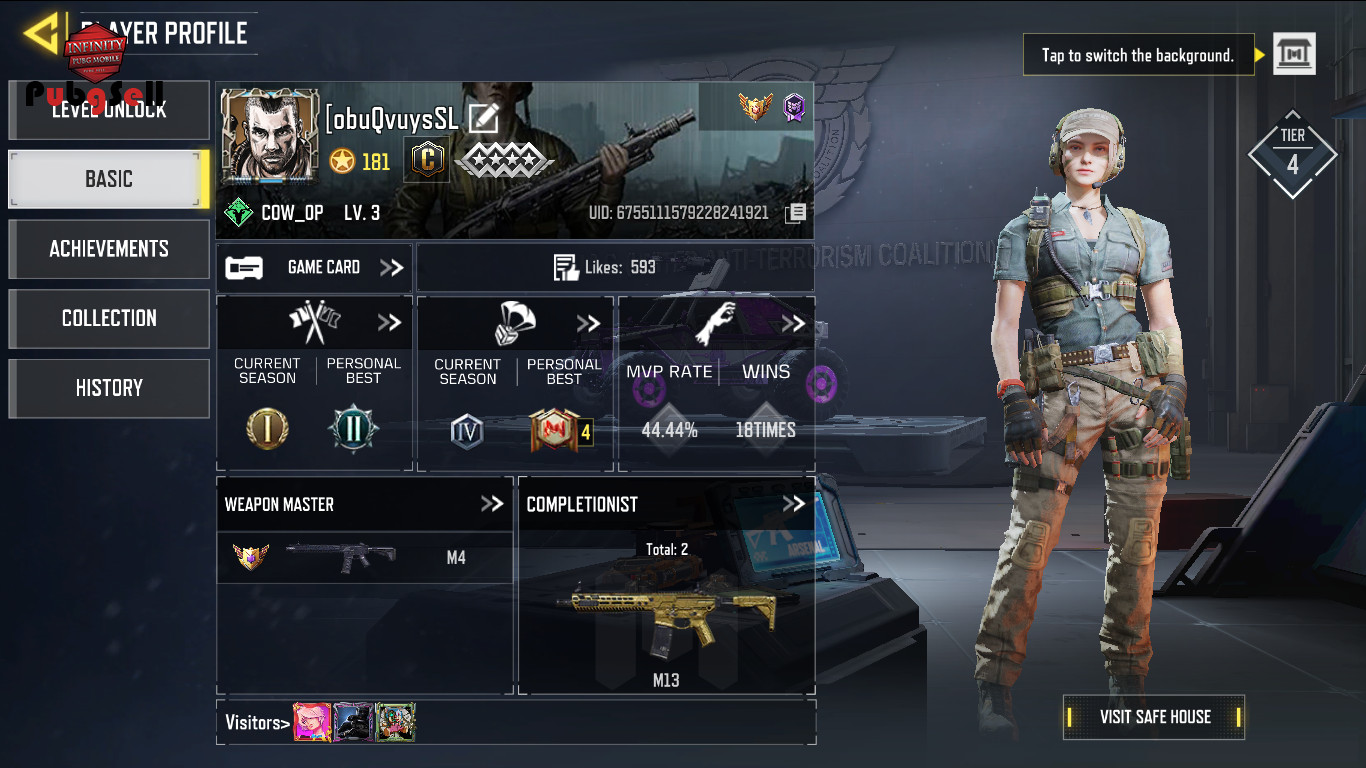The width and height of the screenshot is (1366, 768).
Task: Visit the Safe House
Action: pyautogui.click(x=1154, y=717)
